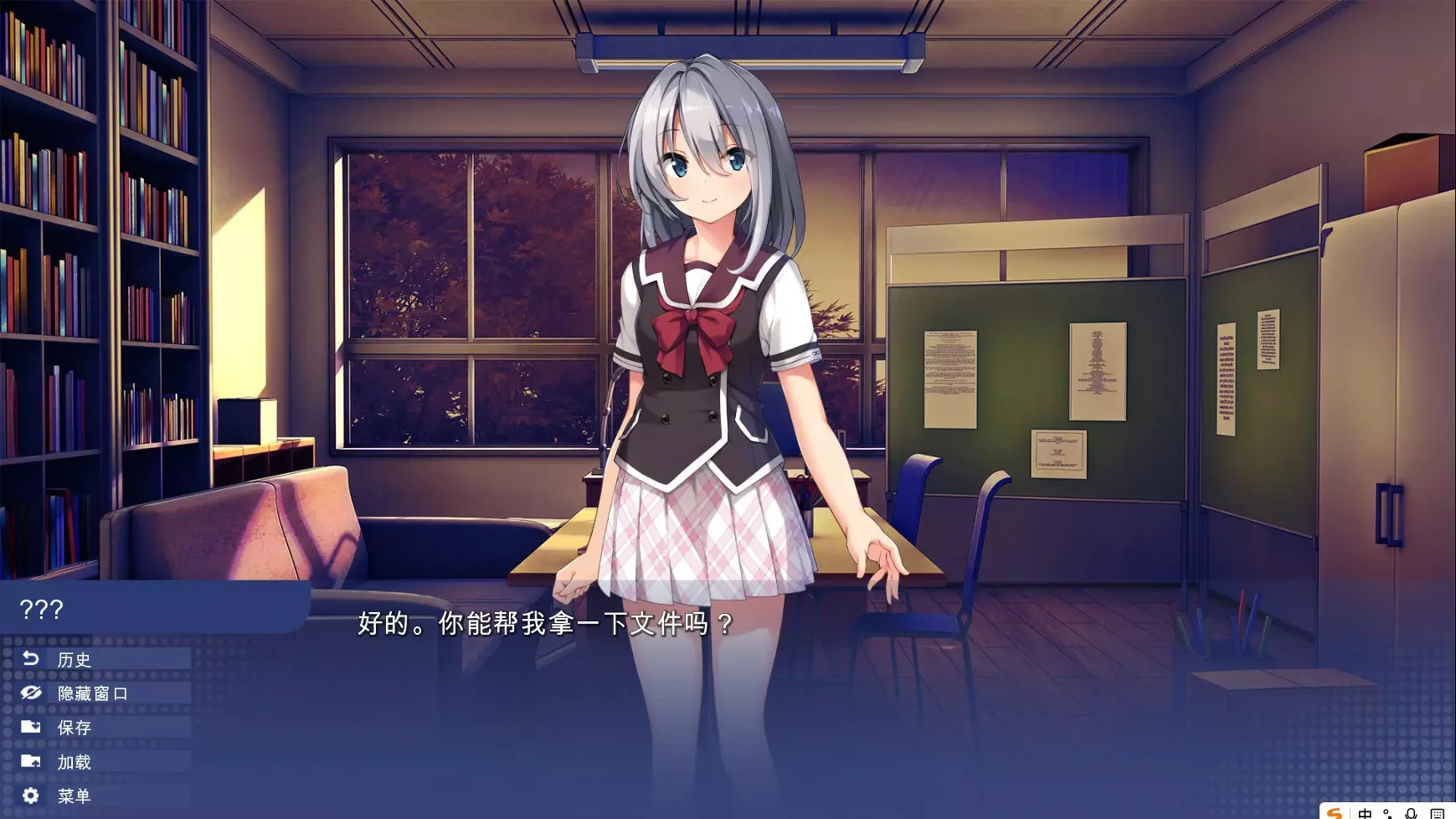Click the input method microphone icon
1456x819 pixels.
pyautogui.click(x=1411, y=813)
